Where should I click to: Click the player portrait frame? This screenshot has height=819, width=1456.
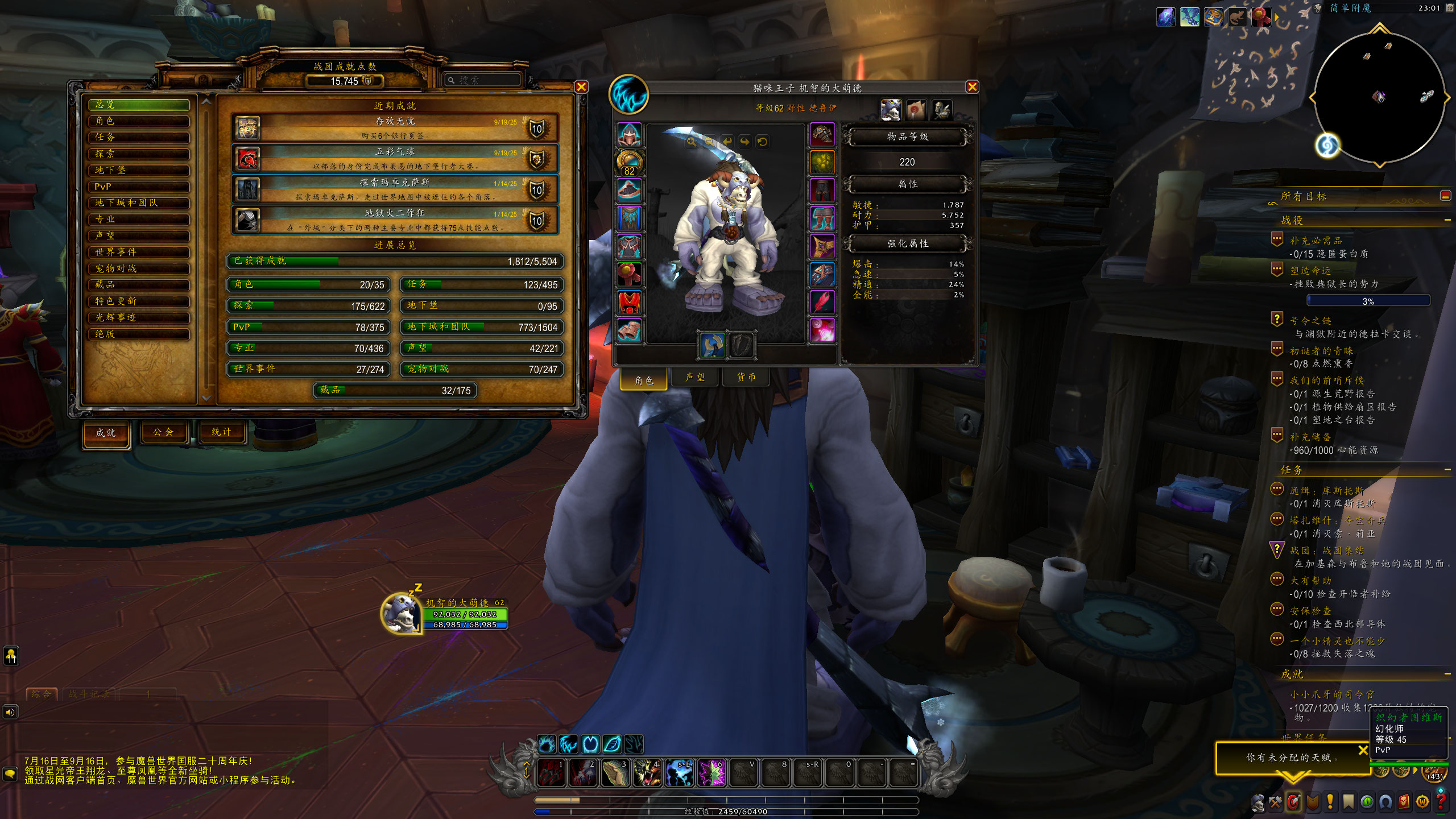[x=400, y=613]
